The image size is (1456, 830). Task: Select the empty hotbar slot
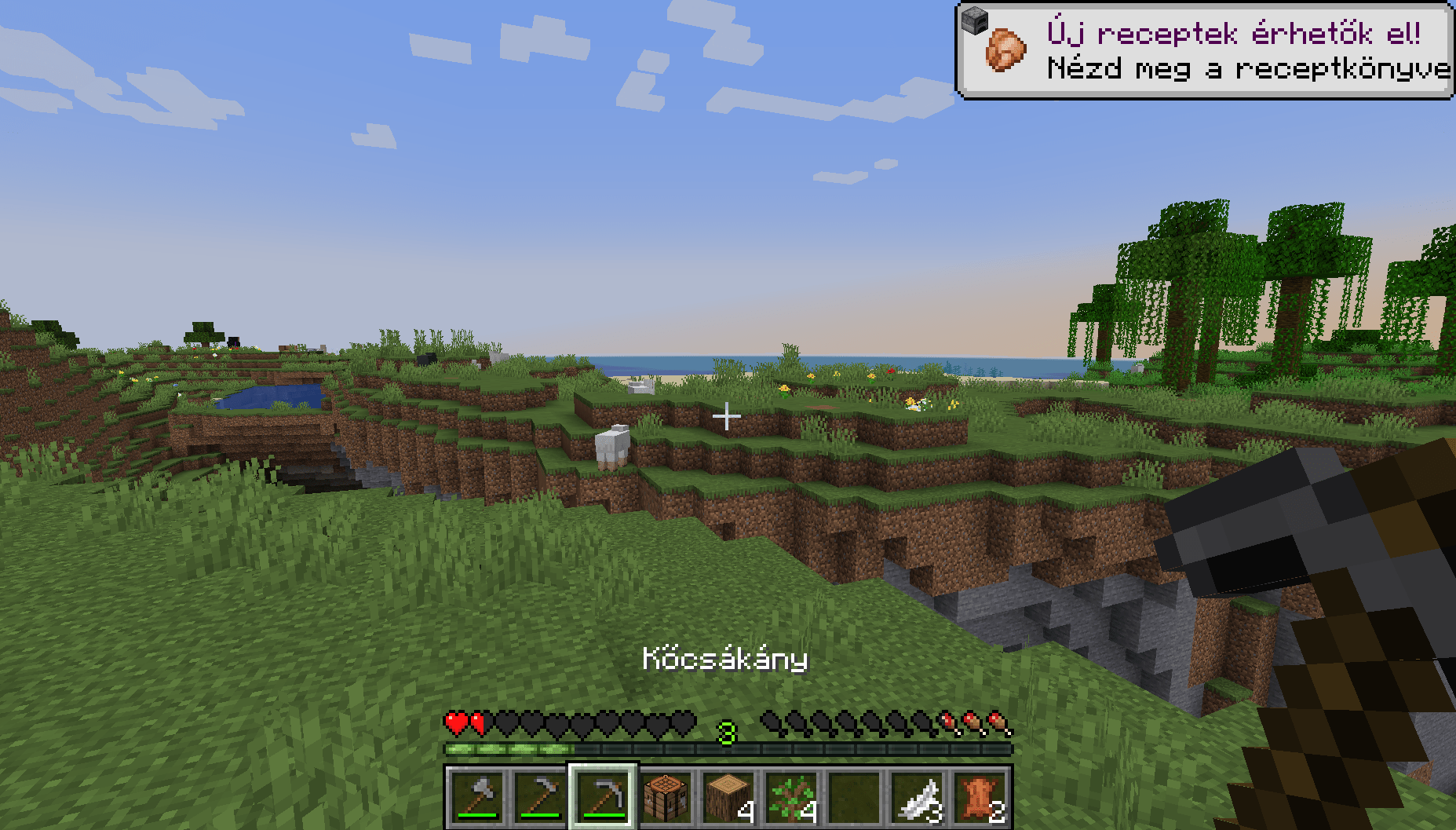[854, 797]
